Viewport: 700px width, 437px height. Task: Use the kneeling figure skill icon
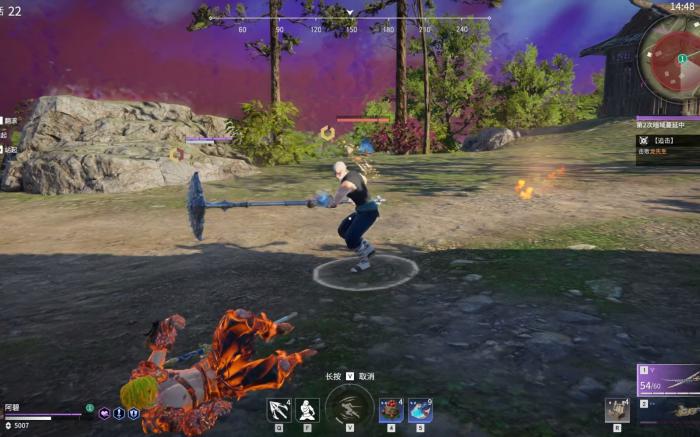(308, 409)
